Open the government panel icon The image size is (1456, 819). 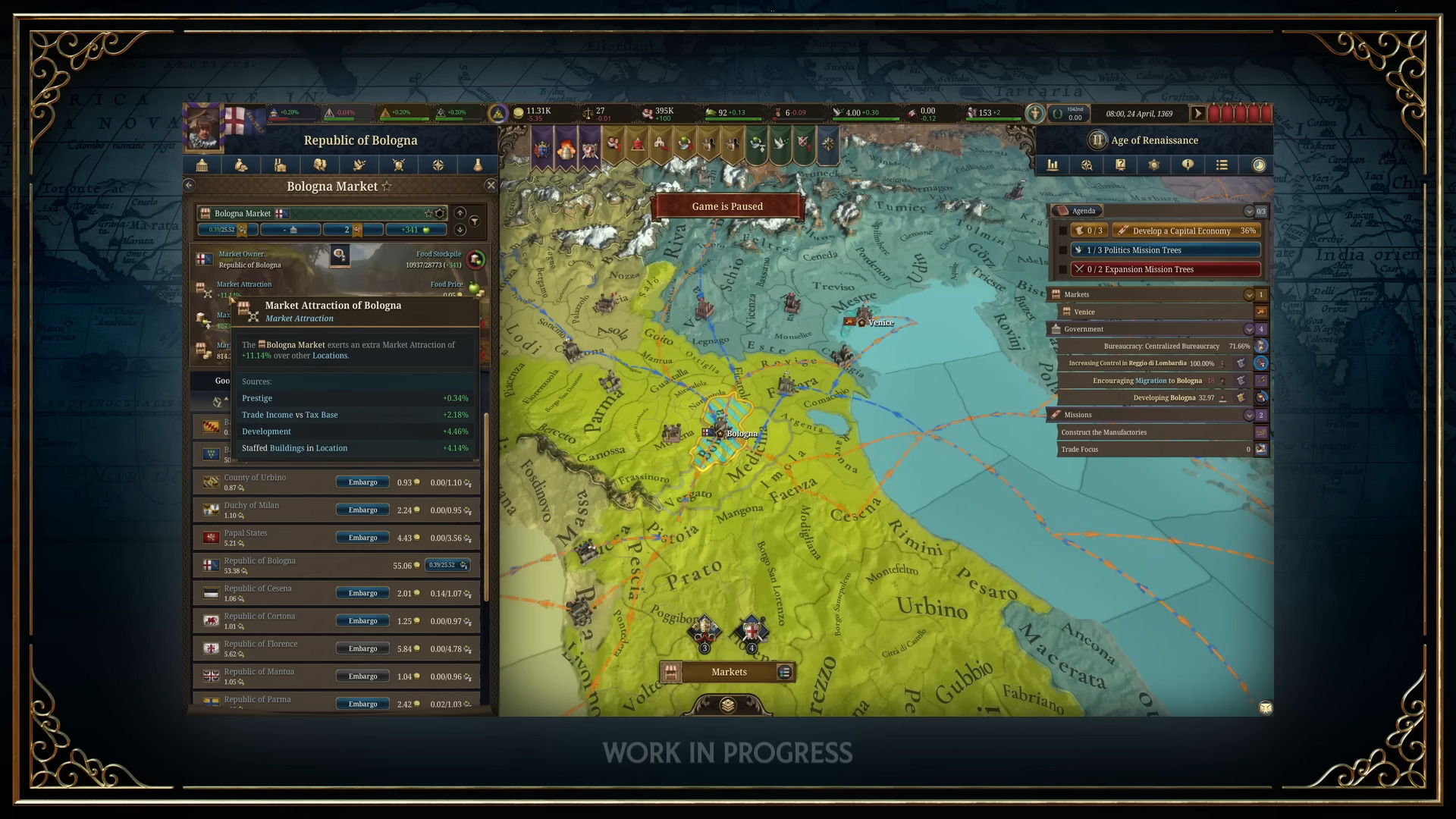coord(201,165)
